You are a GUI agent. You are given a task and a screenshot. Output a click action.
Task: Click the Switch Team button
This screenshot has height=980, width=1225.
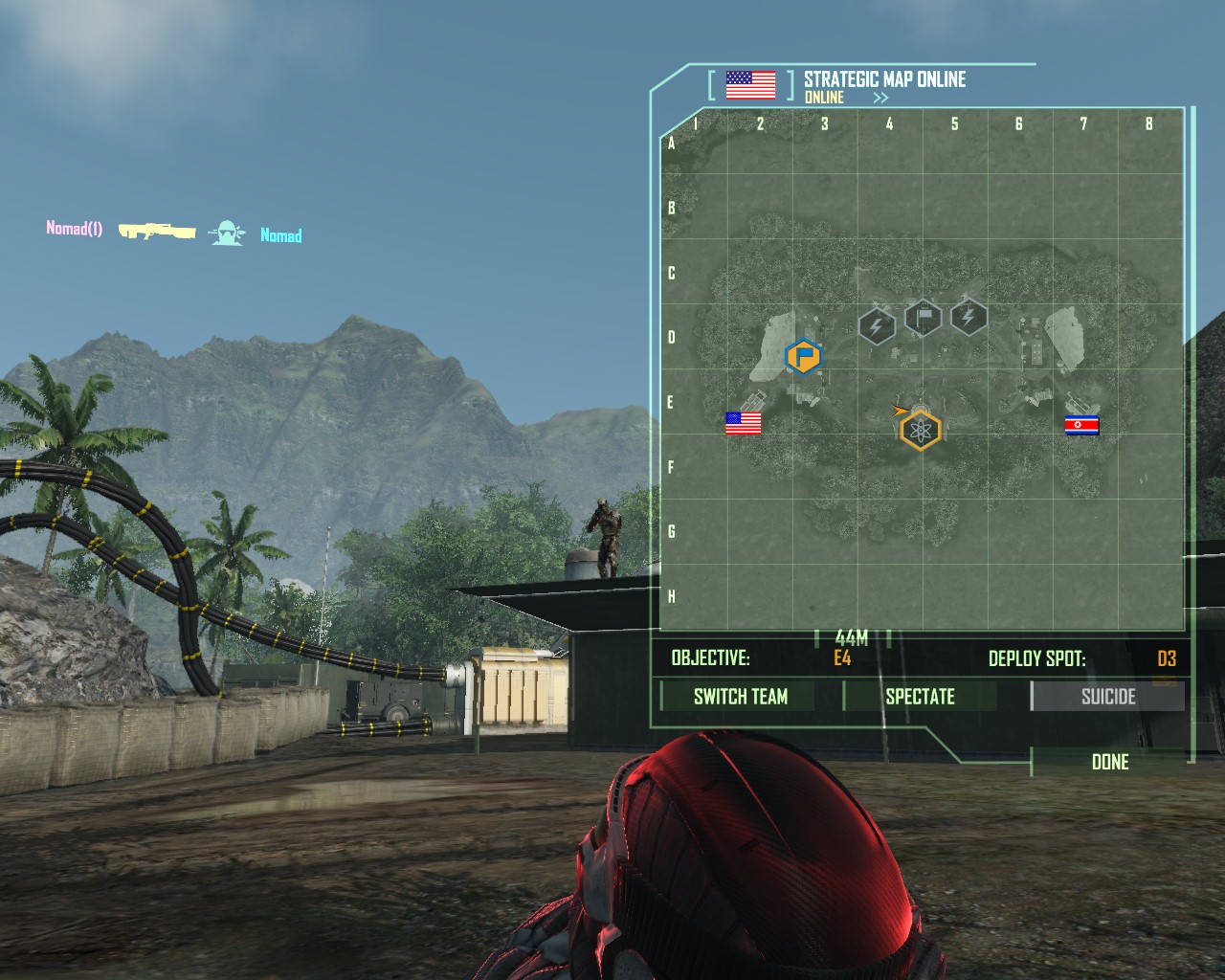pyautogui.click(x=740, y=697)
